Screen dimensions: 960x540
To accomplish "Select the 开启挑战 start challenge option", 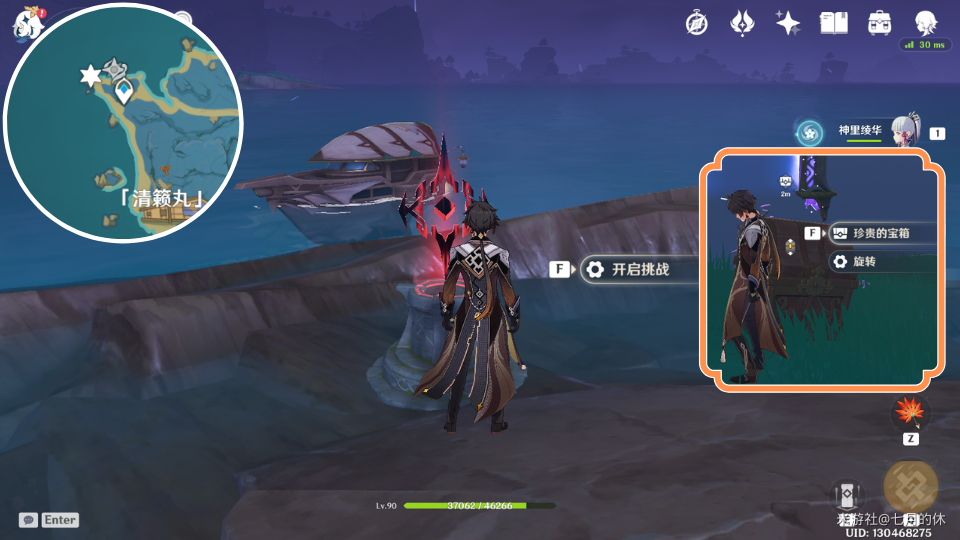I will (640, 269).
